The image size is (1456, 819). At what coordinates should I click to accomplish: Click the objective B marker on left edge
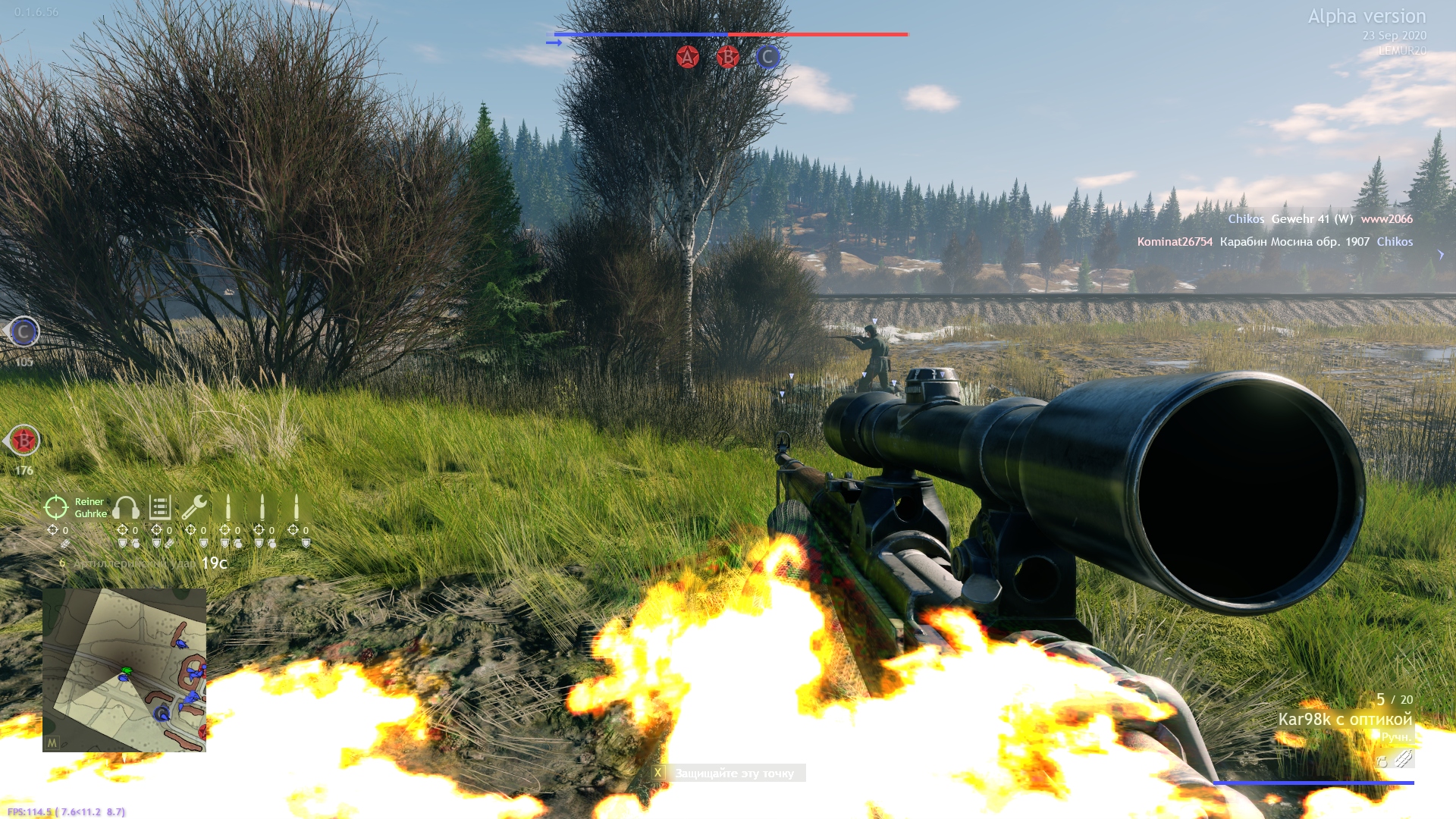tap(24, 441)
